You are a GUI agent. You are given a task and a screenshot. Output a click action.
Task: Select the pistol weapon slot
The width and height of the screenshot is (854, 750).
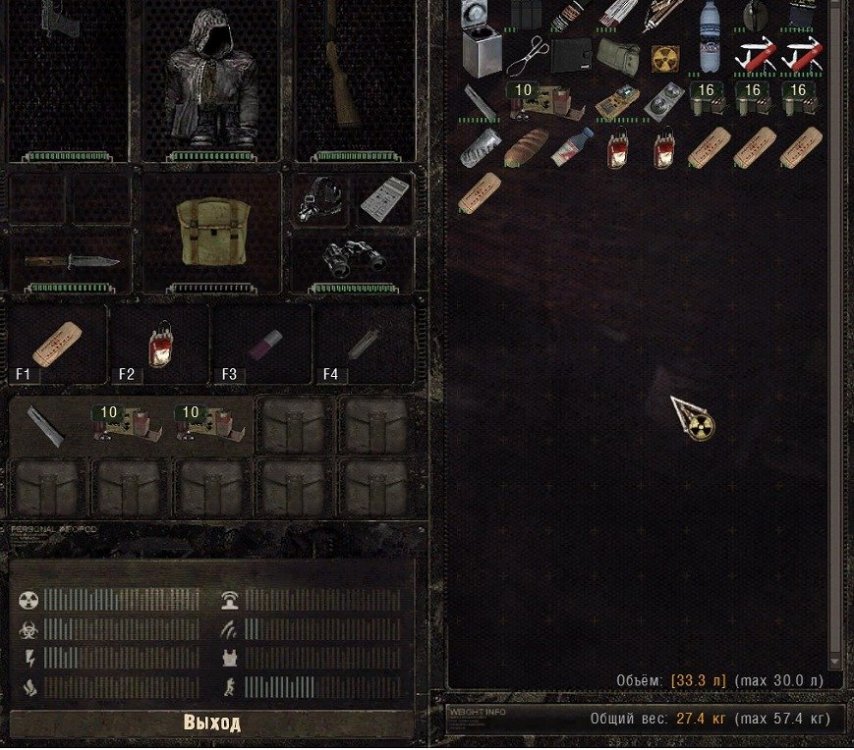point(67,70)
